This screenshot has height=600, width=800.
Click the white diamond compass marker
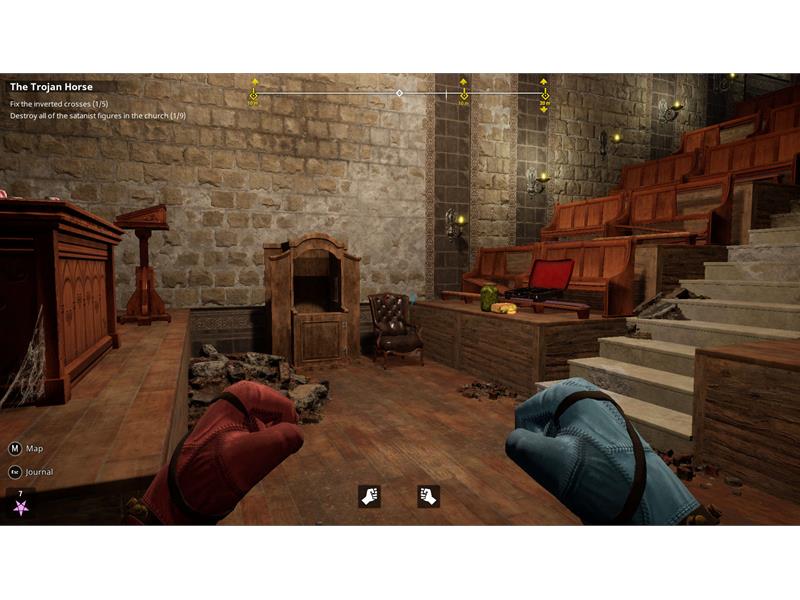(400, 93)
